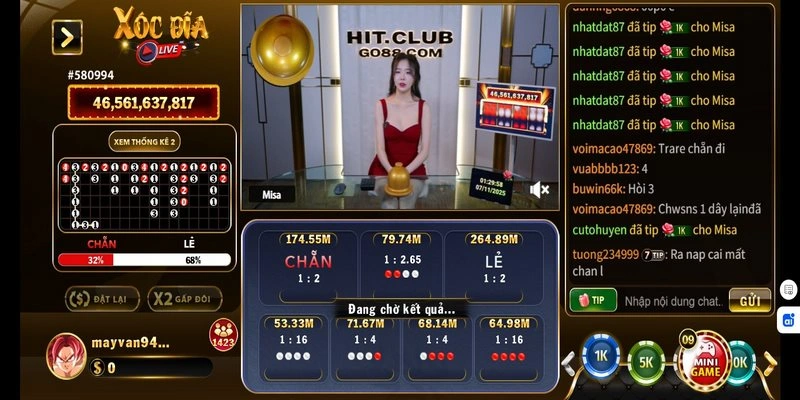
Task: Place a bet on Chẵn
Action: pos(308,262)
